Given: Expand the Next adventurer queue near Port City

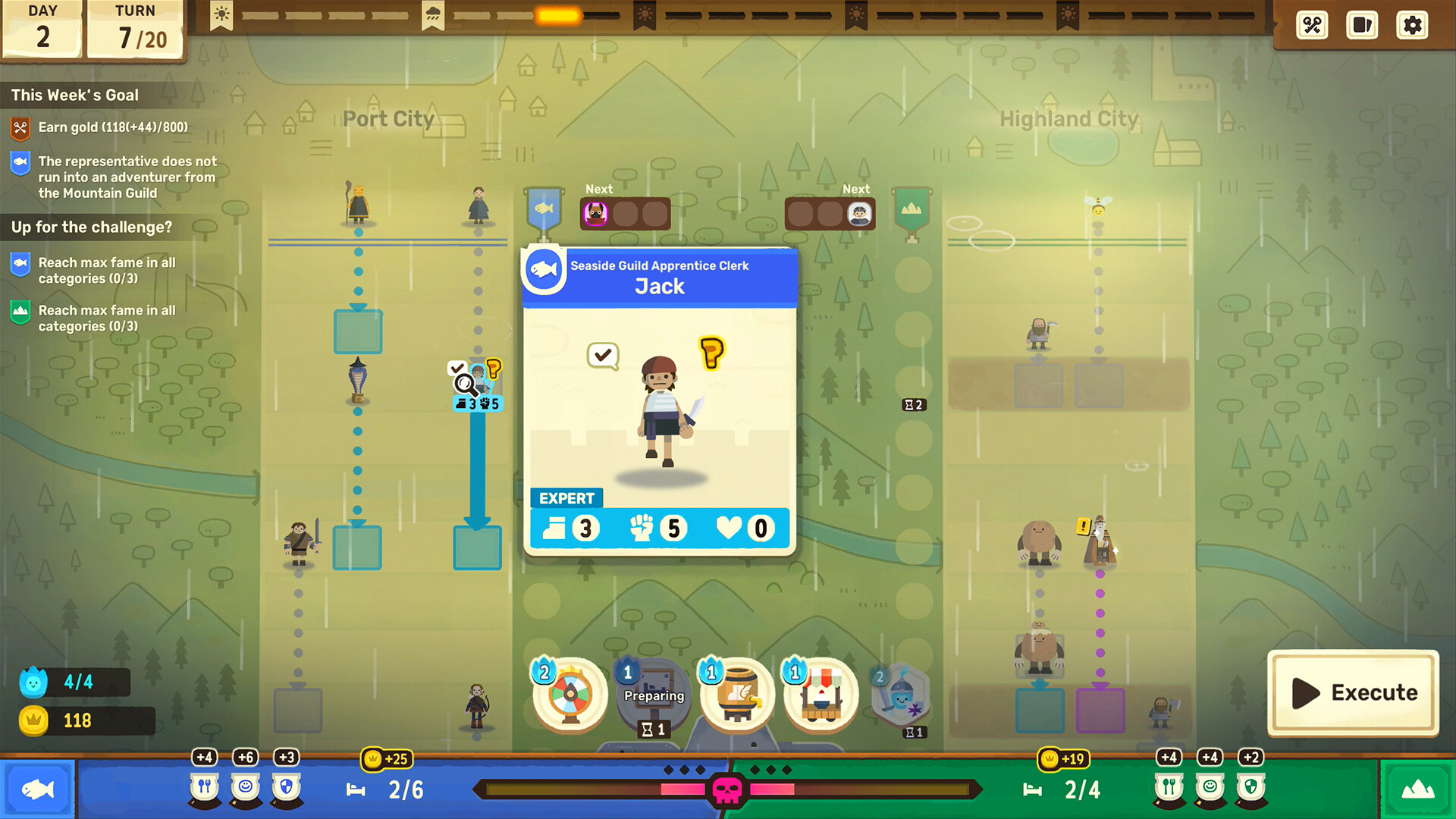Looking at the screenshot, I should click(x=626, y=214).
